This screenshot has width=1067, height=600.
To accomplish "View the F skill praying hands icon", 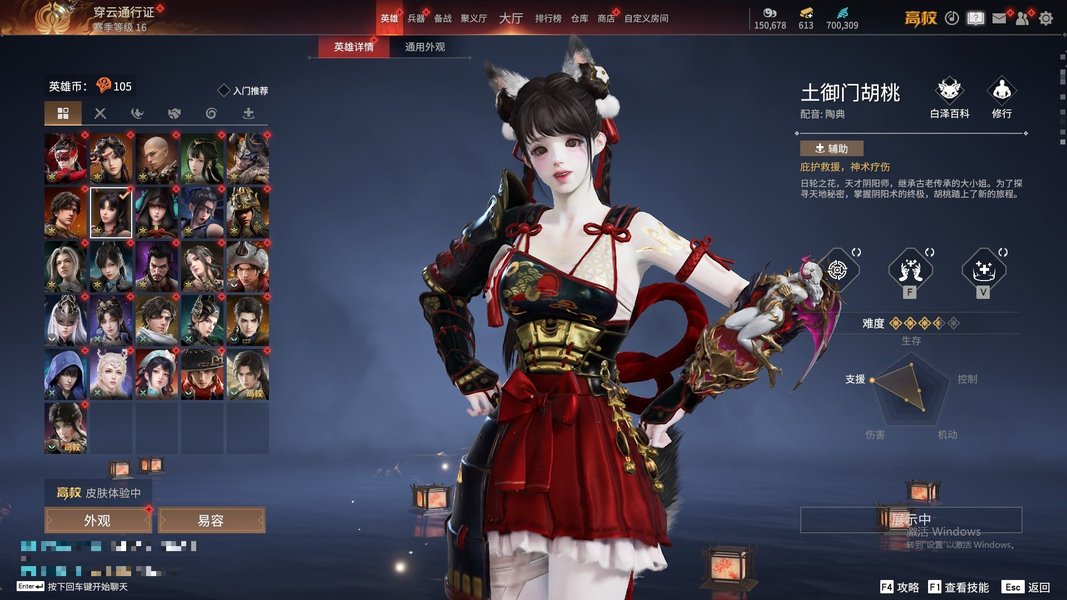I will (x=910, y=269).
